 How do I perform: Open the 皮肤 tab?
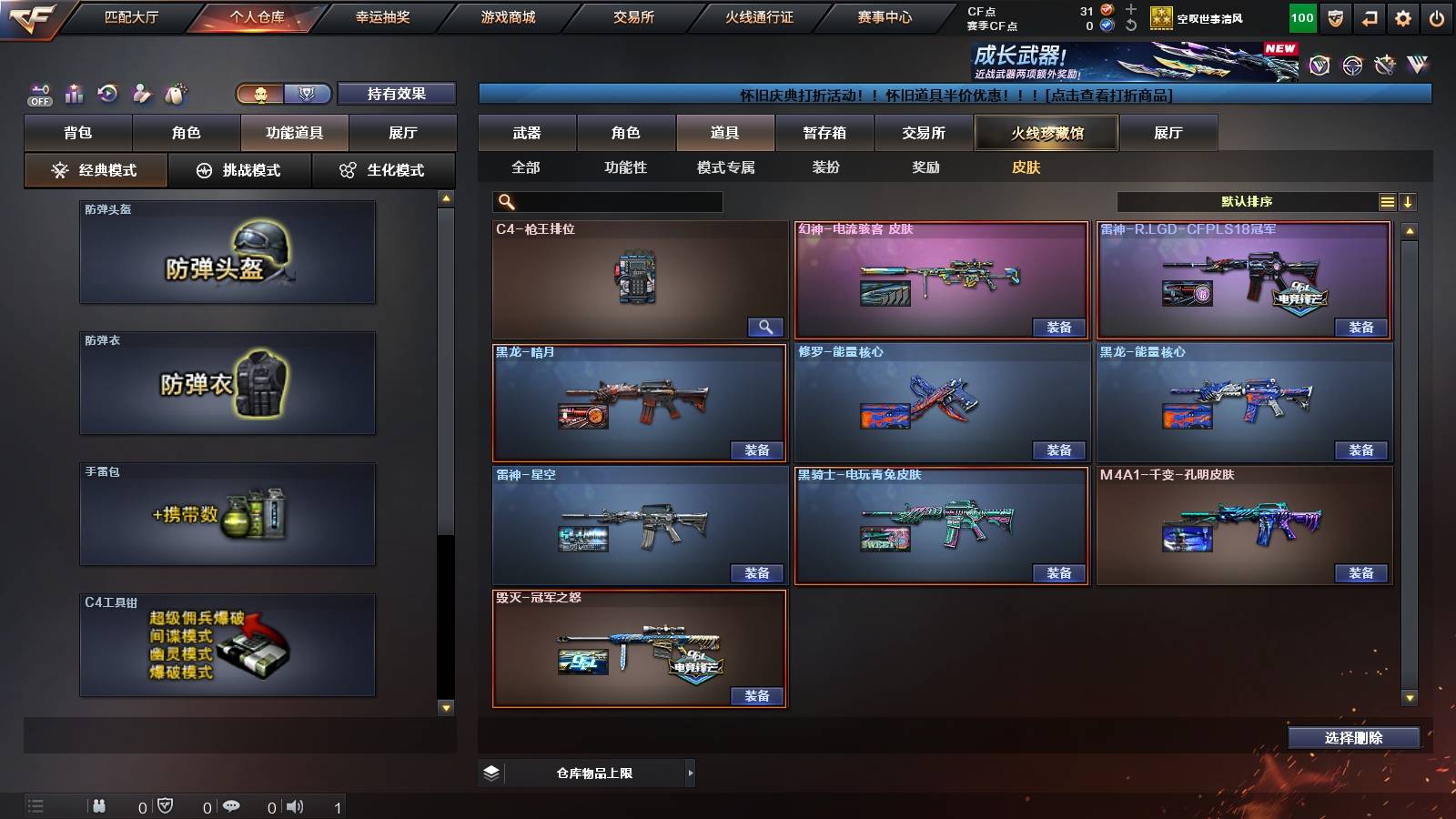tap(1026, 167)
